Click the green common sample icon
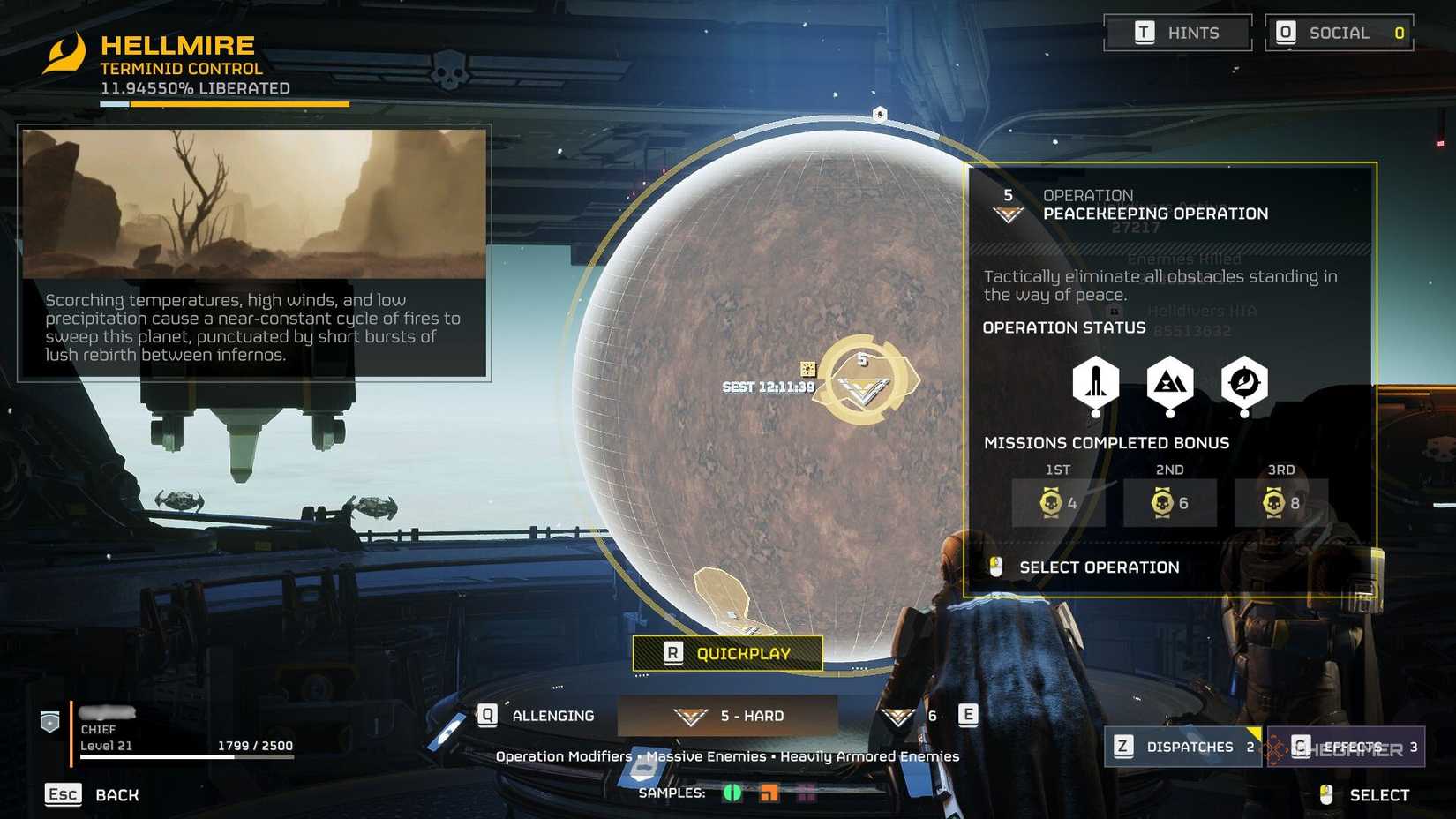This screenshot has height=819, width=1456. point(732,793)
